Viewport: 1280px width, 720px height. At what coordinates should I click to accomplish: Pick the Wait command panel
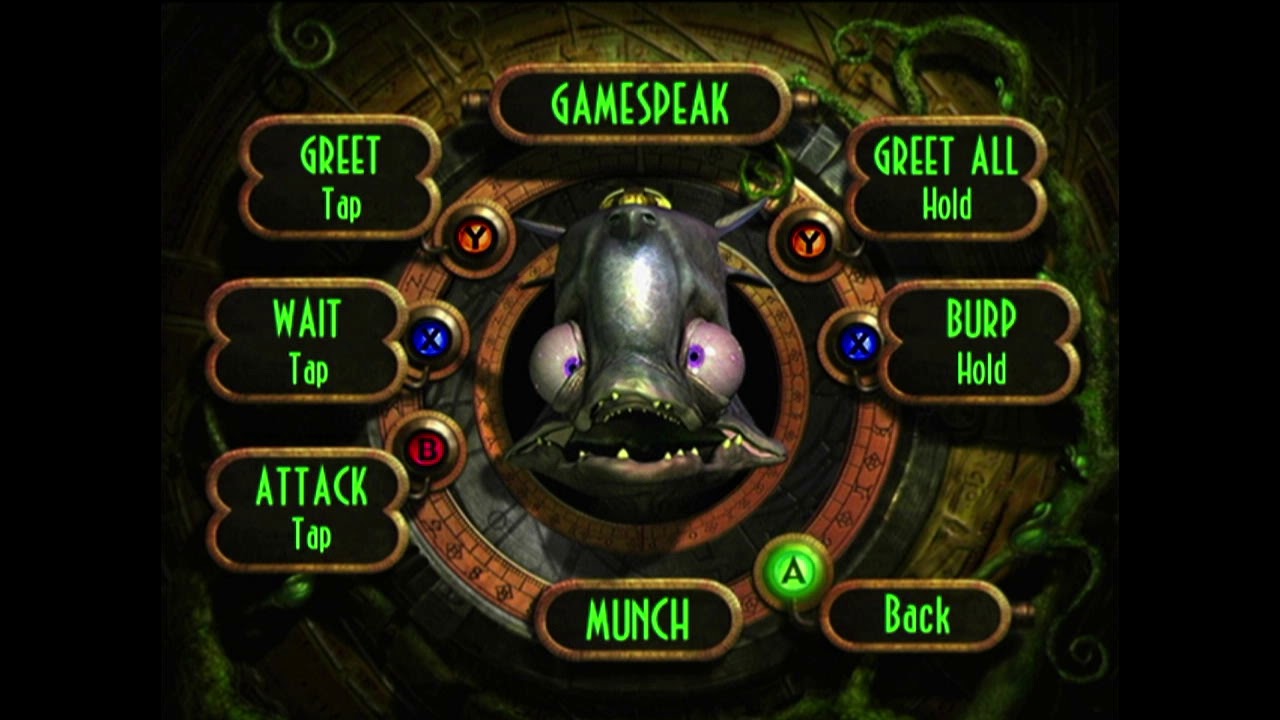tap(307, 342)
